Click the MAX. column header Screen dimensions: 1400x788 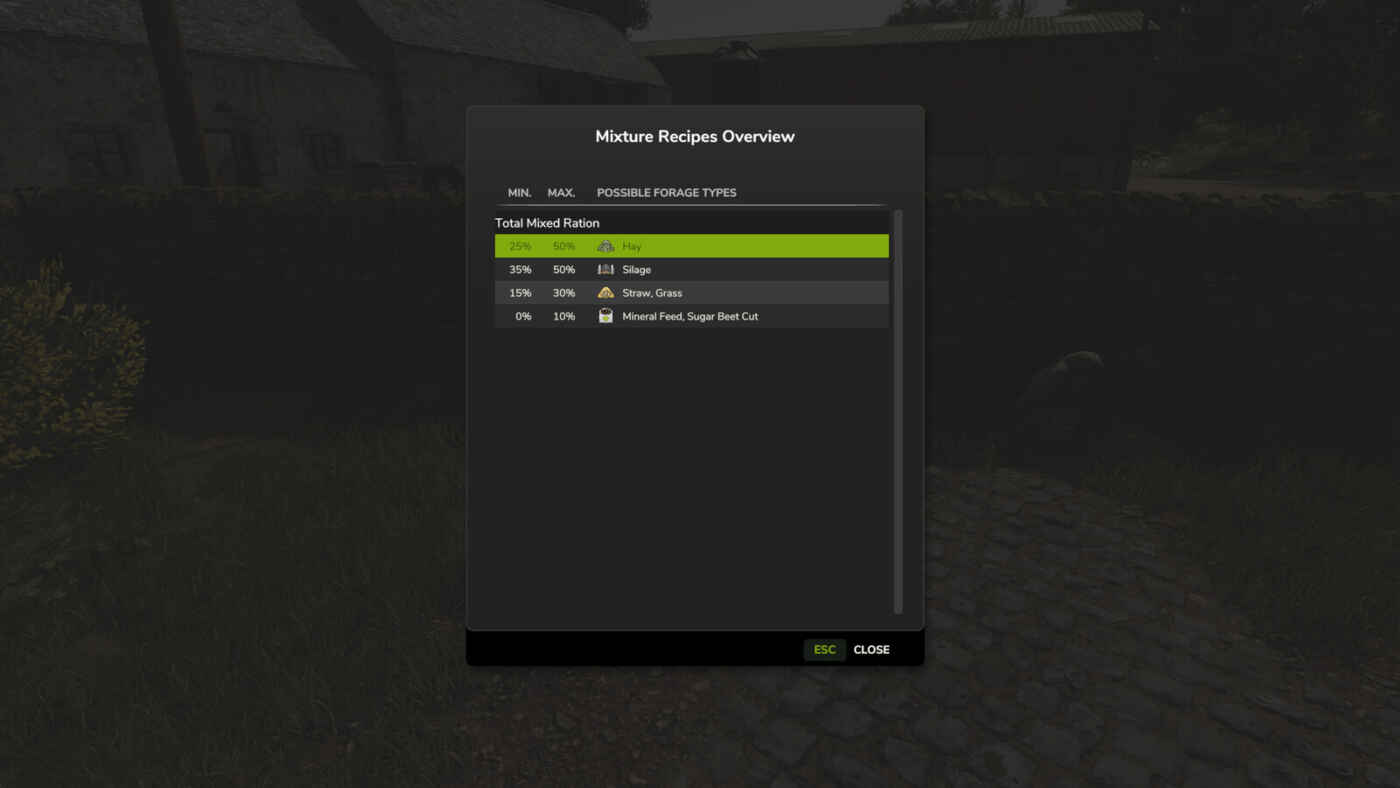tap(561, 192)
